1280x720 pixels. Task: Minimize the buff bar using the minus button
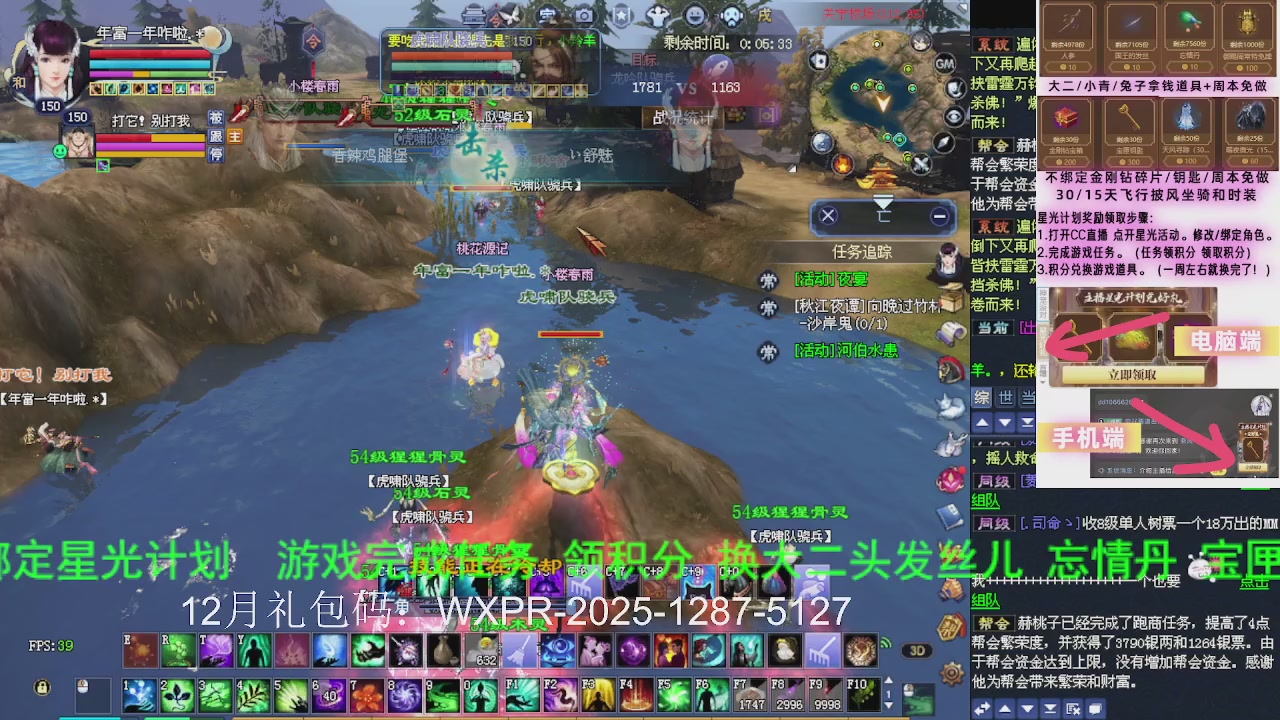coord(938,217)
